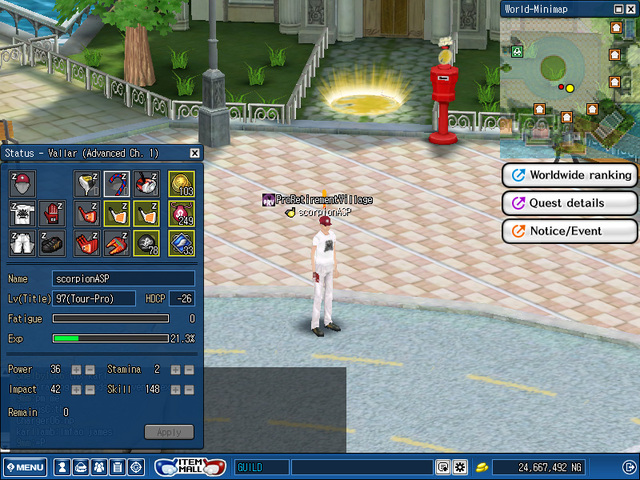Select the black shoes equipment slot
Image resolution: width=640 pixels, height=480 pixels.
click(x=53, y=242)
